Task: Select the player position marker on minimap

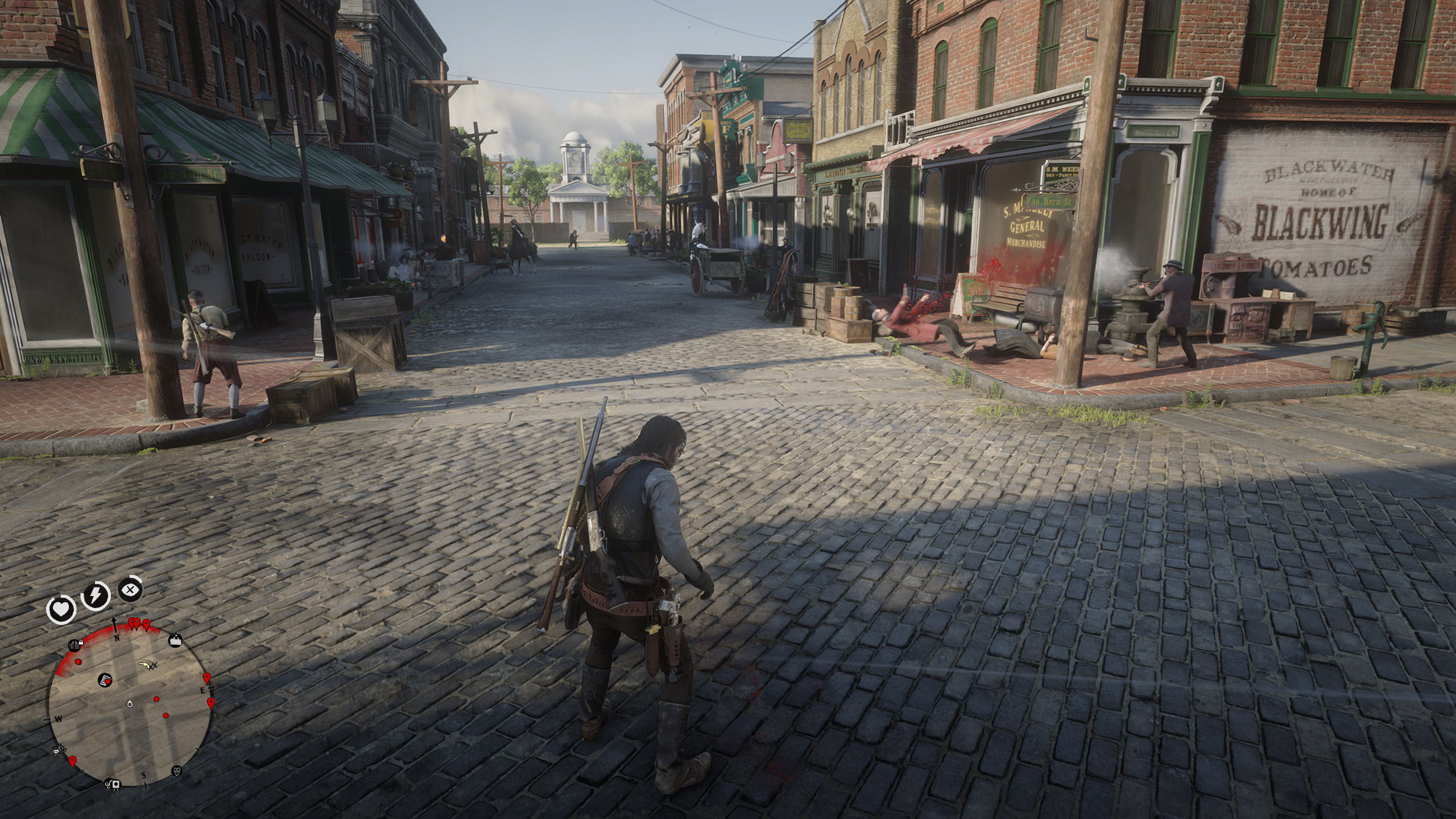Action: 130,704
